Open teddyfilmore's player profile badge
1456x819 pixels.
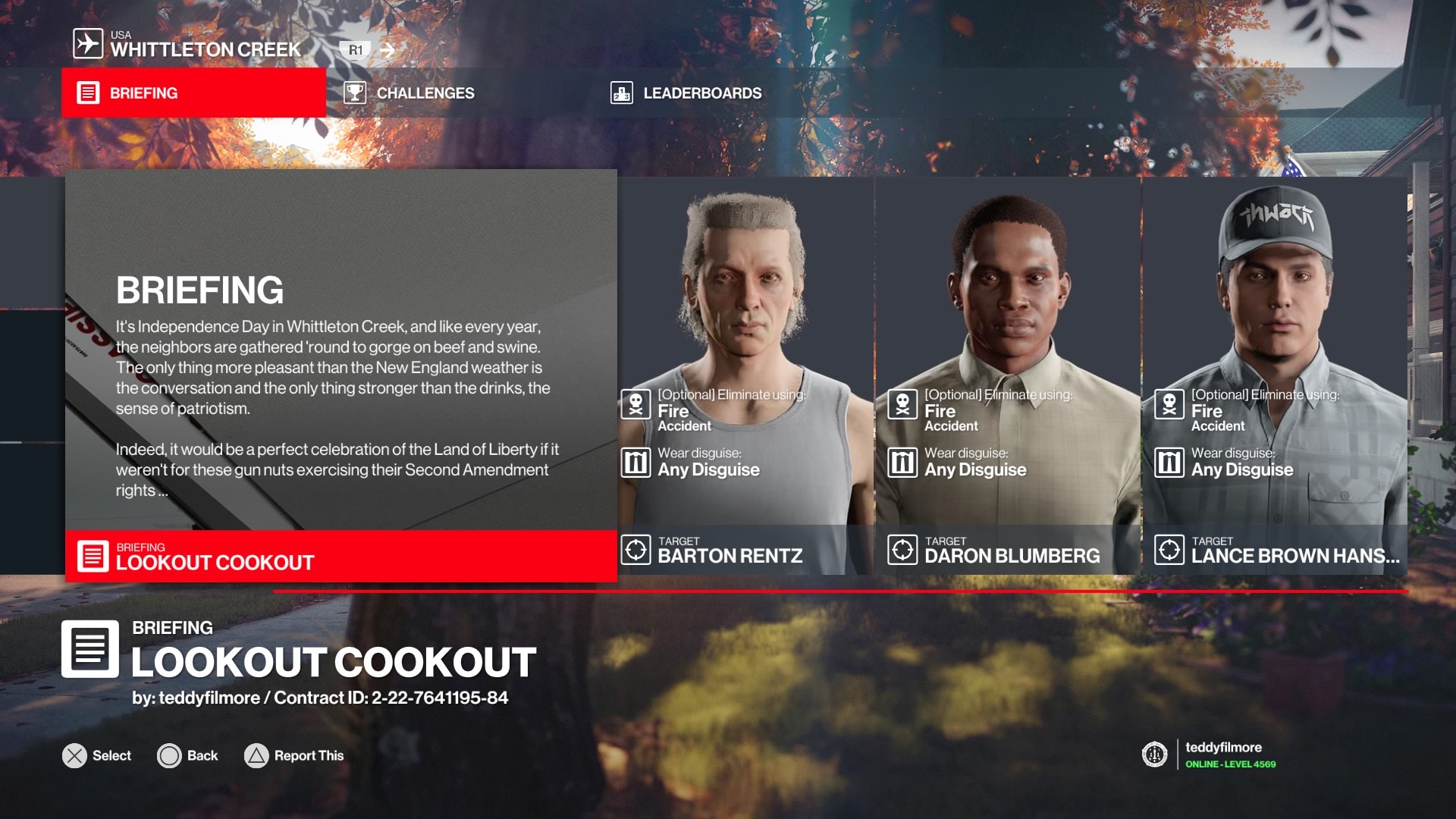(x=1210, y=755)
